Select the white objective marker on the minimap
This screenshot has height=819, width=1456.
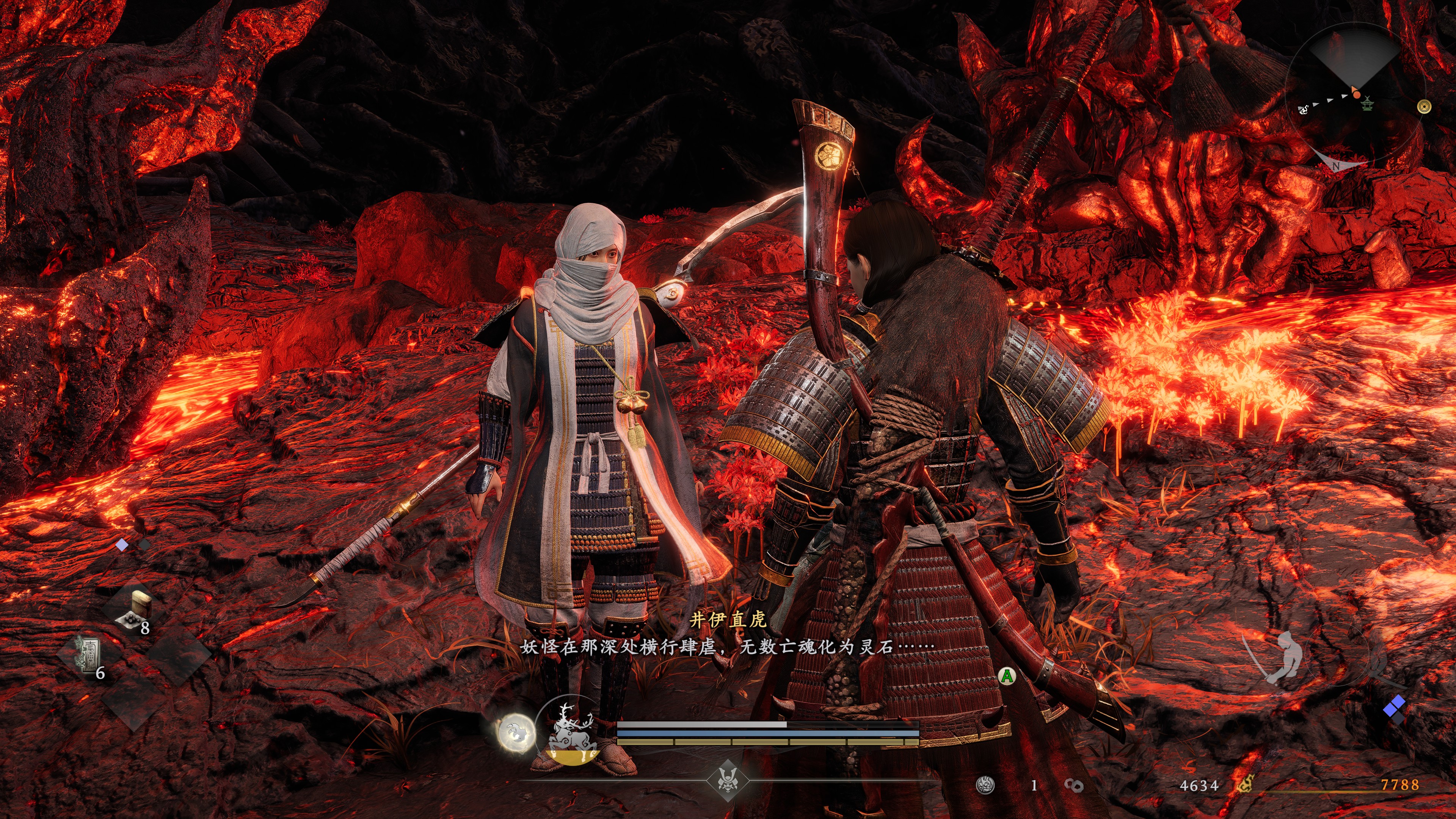click(x=1304, y=109)
